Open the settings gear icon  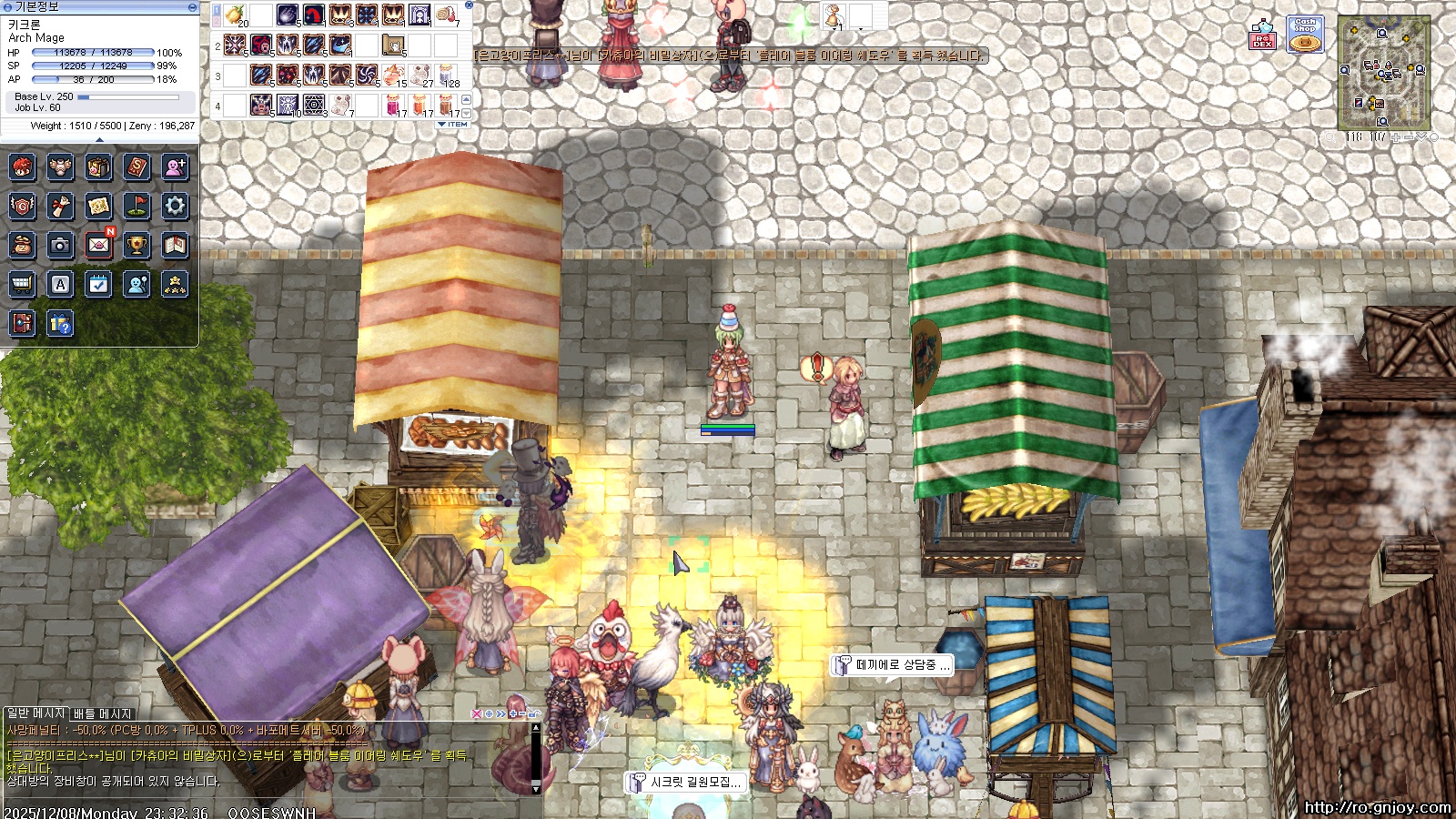[x=175, y=206]
